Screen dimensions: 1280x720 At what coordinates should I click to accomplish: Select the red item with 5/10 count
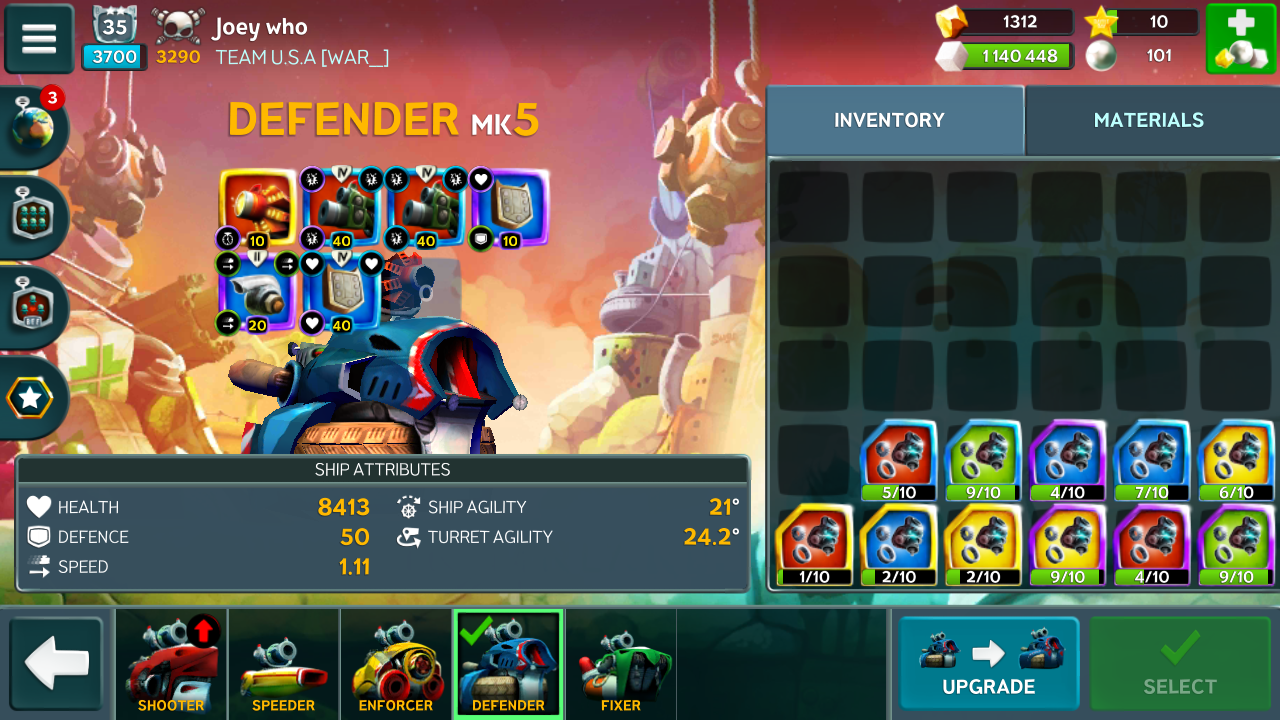click(x=897, y=460)
